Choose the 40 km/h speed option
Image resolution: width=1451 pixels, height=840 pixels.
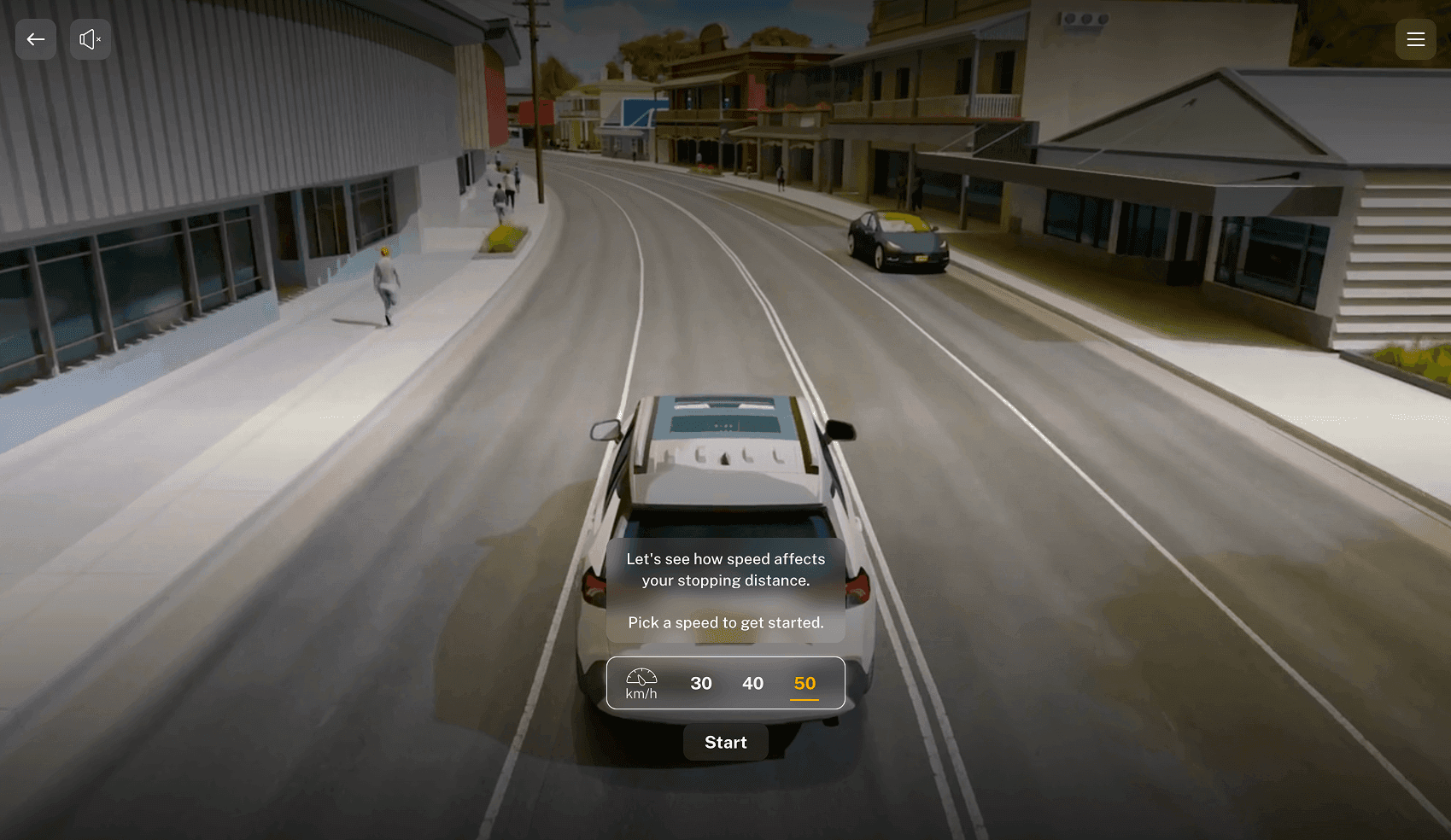point(752,683)
